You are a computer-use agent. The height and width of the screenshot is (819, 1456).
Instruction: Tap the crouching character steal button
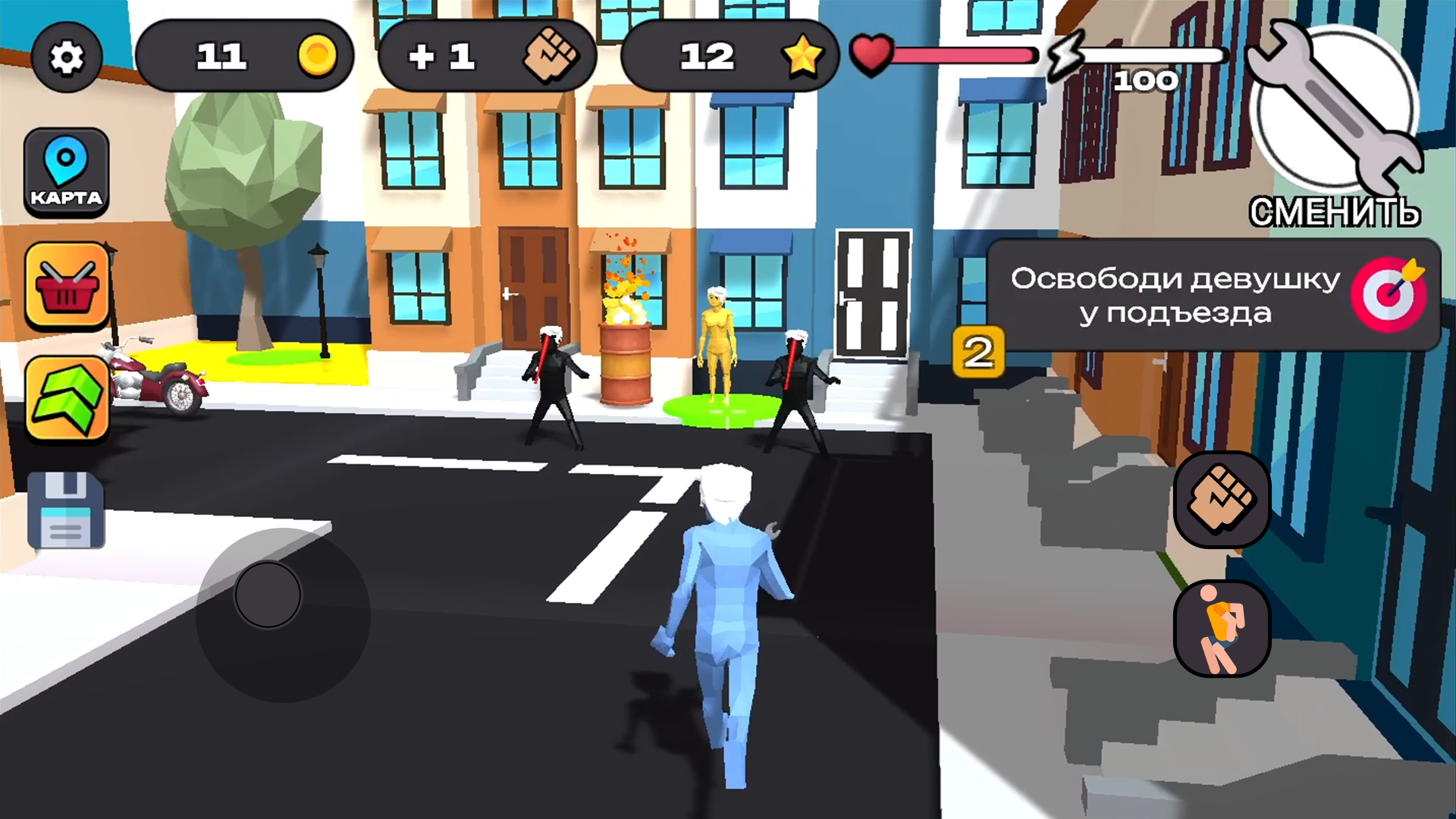click(1221, 628)
